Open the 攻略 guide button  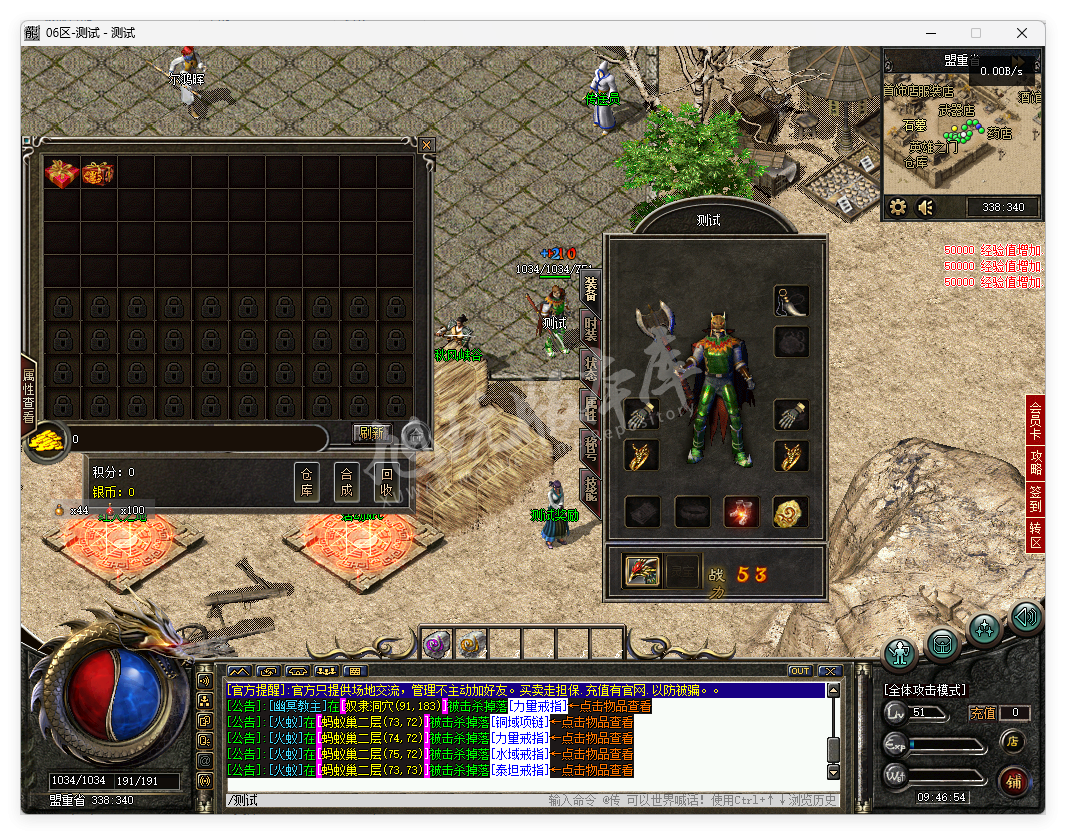(x=1036, y=462)
